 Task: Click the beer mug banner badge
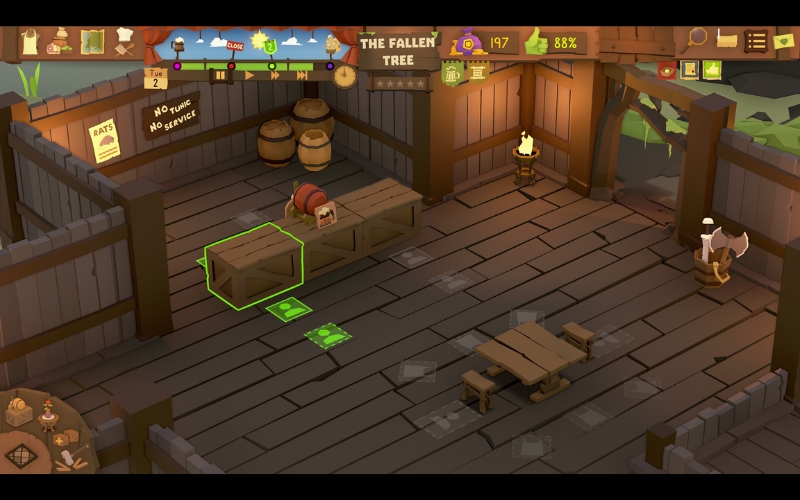[x=452, y=72]
